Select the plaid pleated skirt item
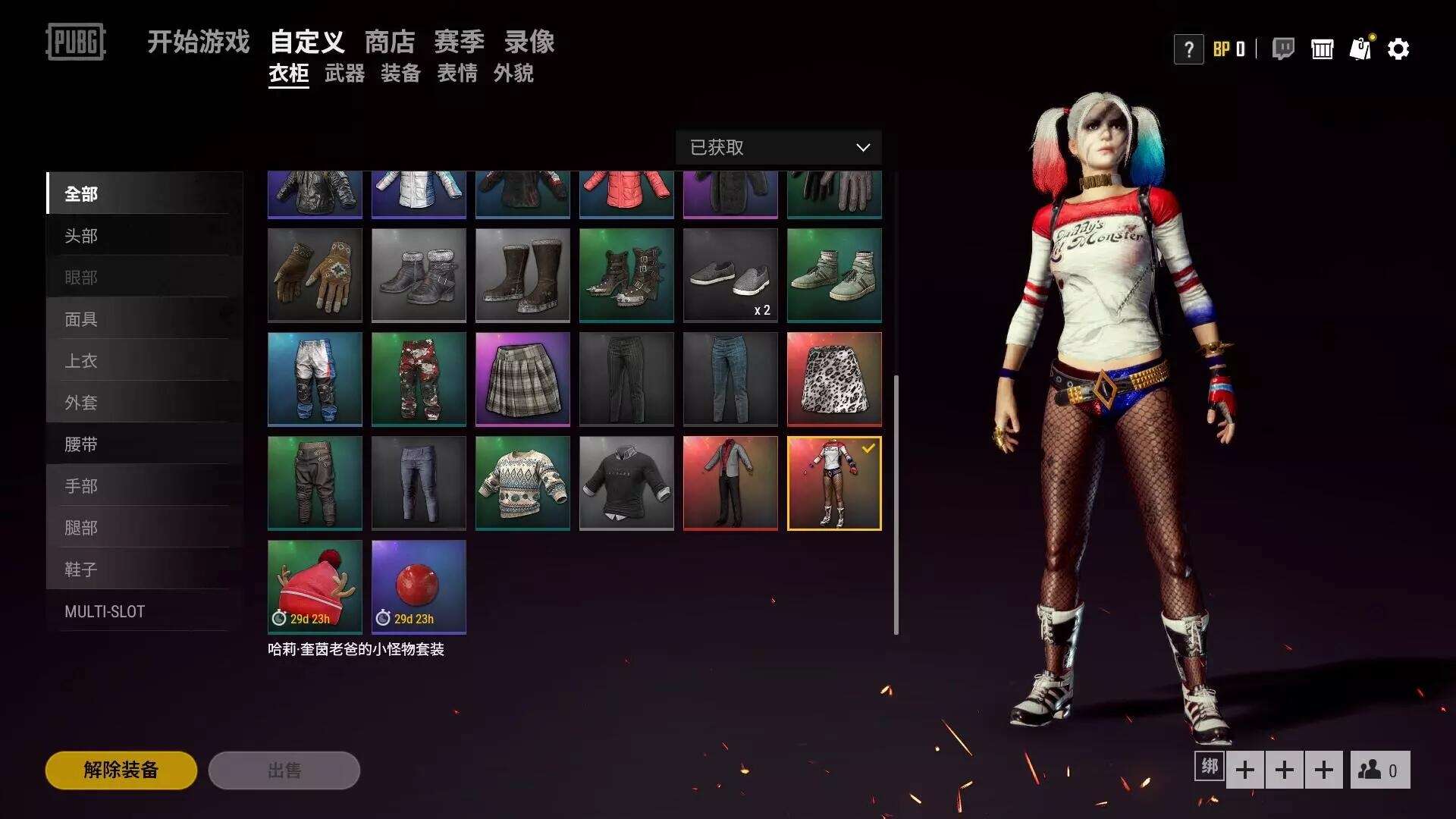 (522, 379)
